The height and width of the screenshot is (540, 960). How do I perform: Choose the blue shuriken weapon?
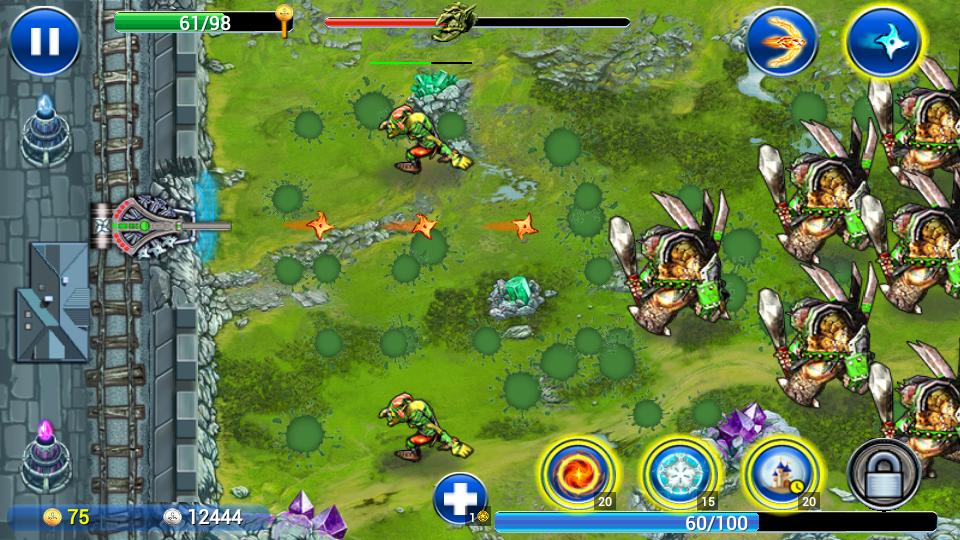tap(883, 42)
